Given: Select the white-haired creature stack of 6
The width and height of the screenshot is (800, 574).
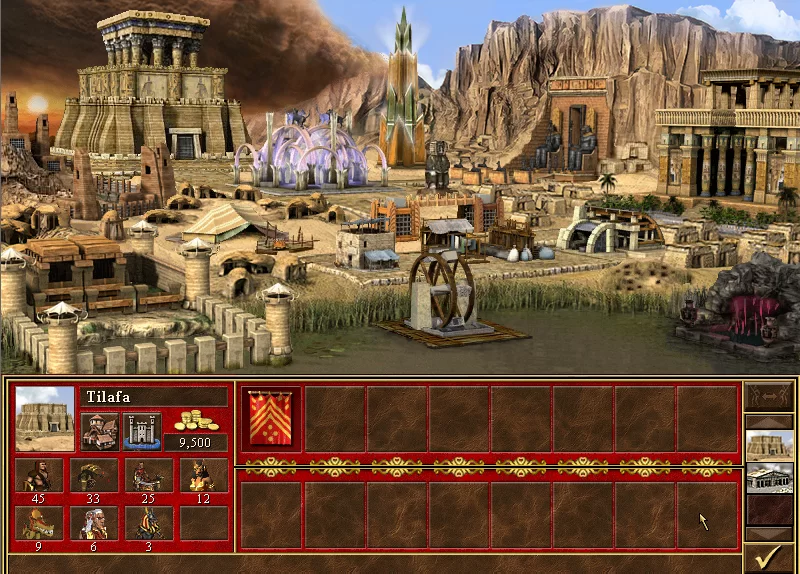Looking at the screenshot, I should [95, 523].
